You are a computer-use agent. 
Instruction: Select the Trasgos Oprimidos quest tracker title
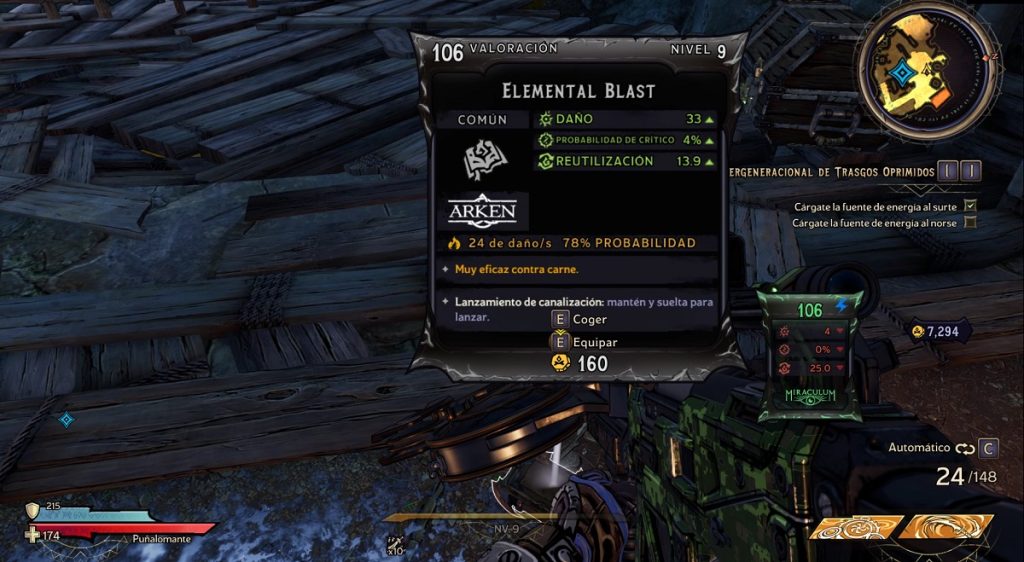(832, 171)
